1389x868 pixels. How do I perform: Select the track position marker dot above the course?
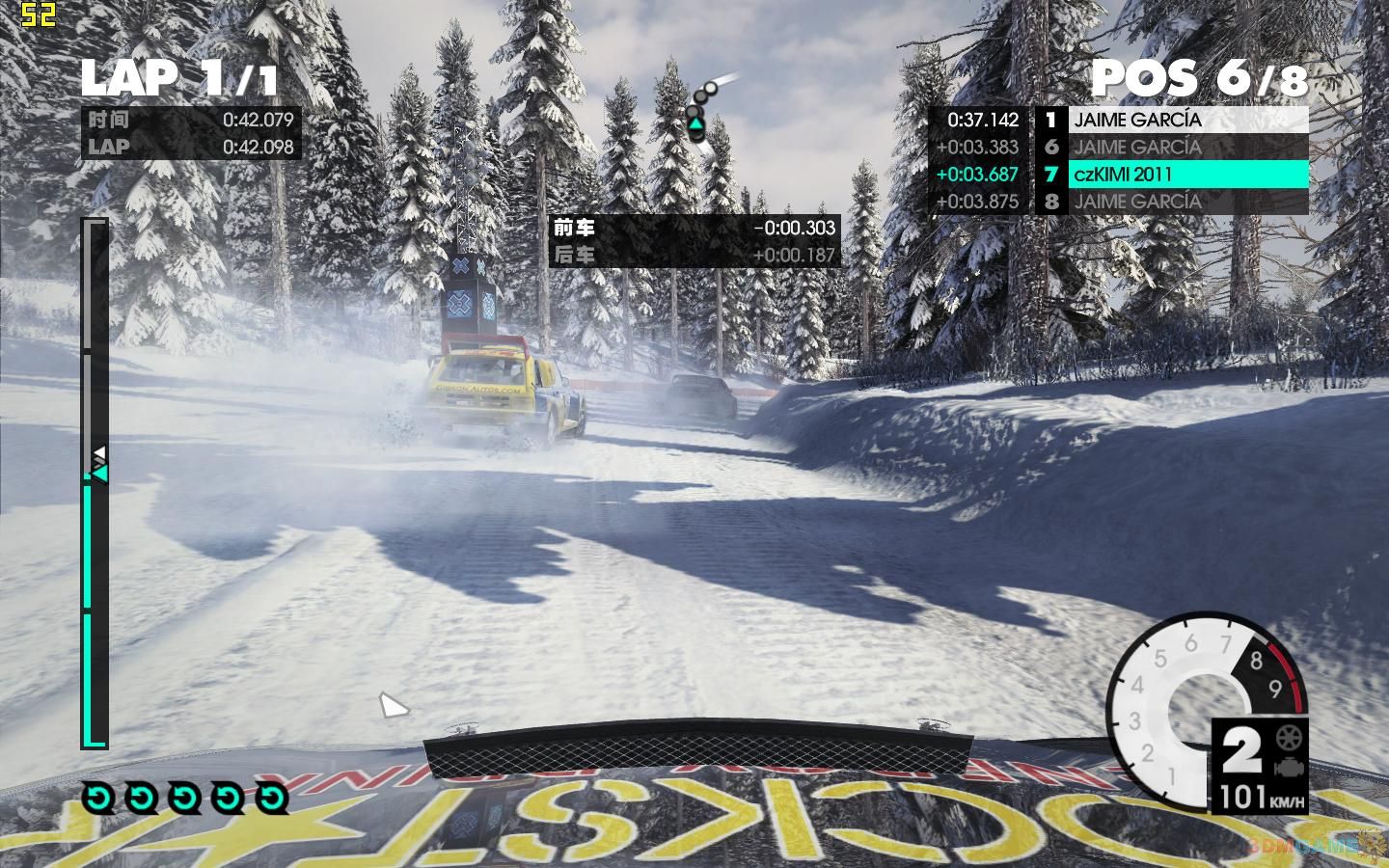709,89
